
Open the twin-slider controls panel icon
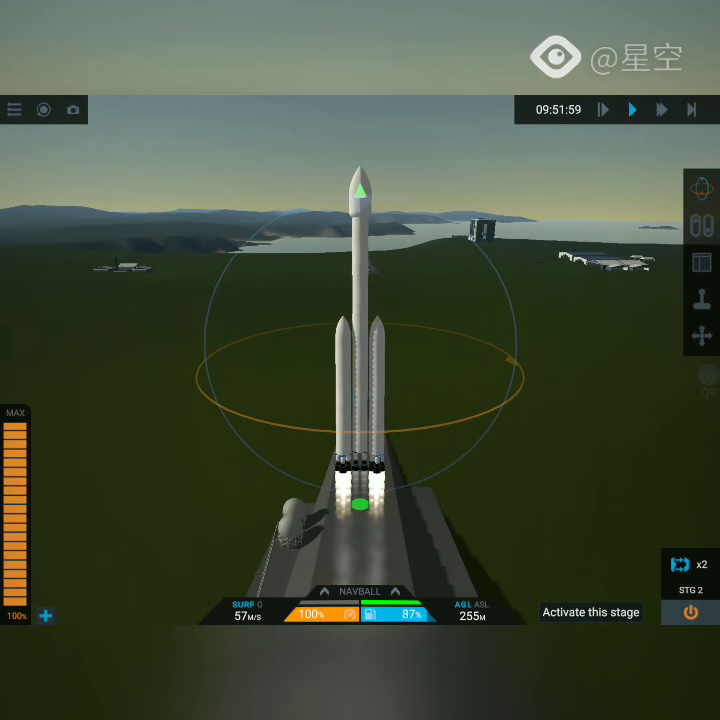point(702,225)
